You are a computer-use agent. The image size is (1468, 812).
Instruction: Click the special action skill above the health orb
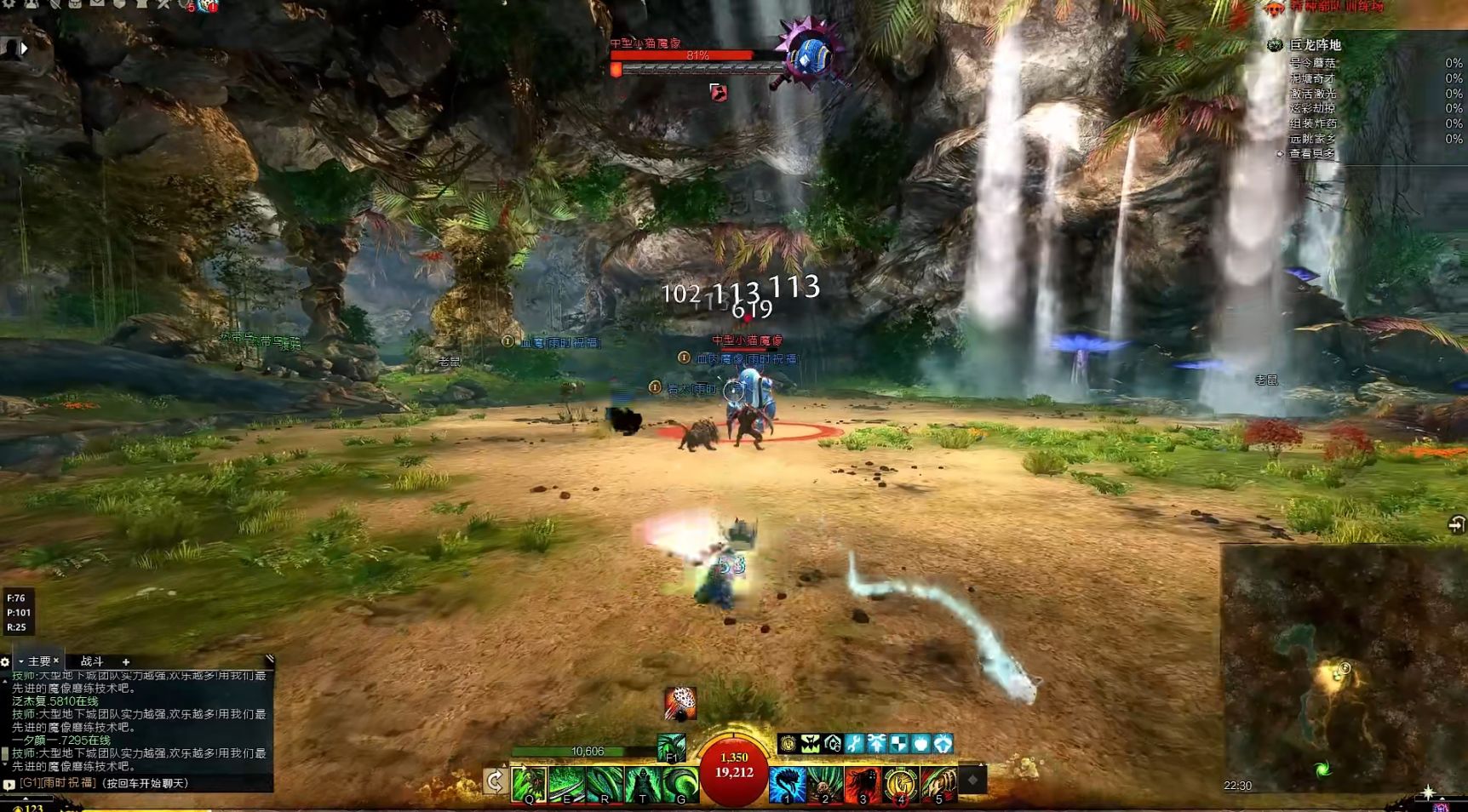tap(680, 704)
